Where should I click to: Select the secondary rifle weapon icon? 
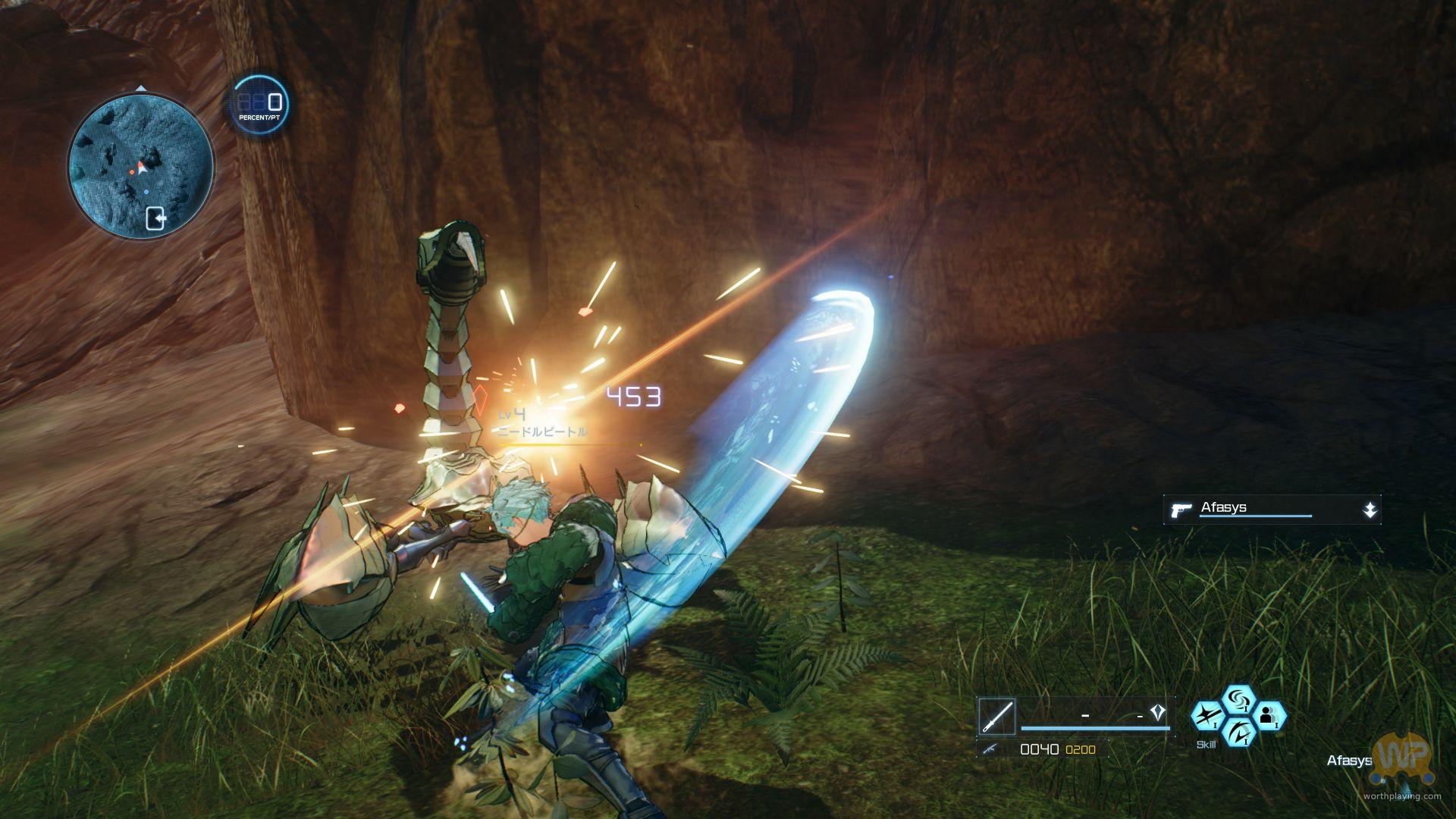point(990,749)
